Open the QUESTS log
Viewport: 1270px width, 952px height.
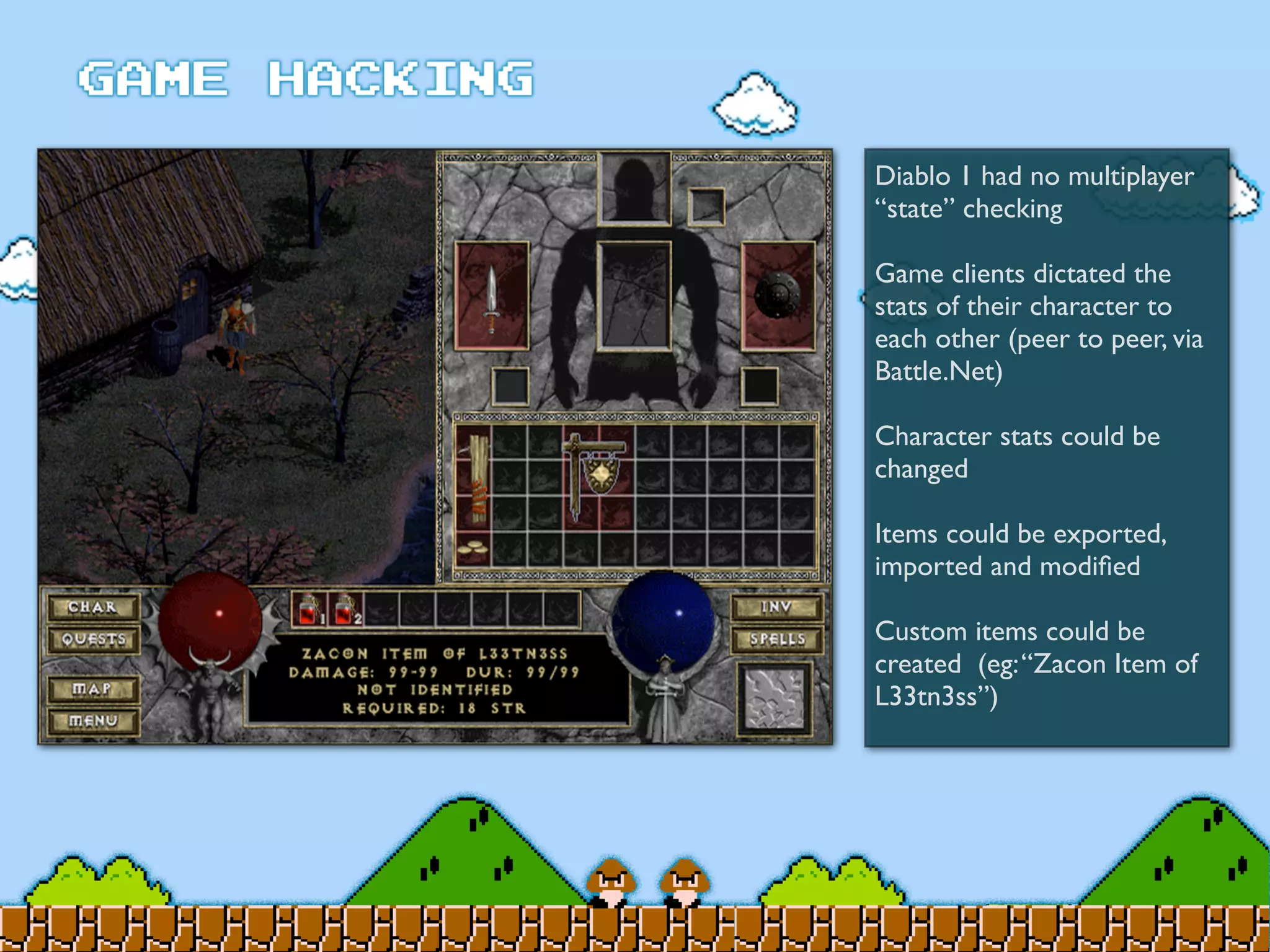click(x=93, y=639)
